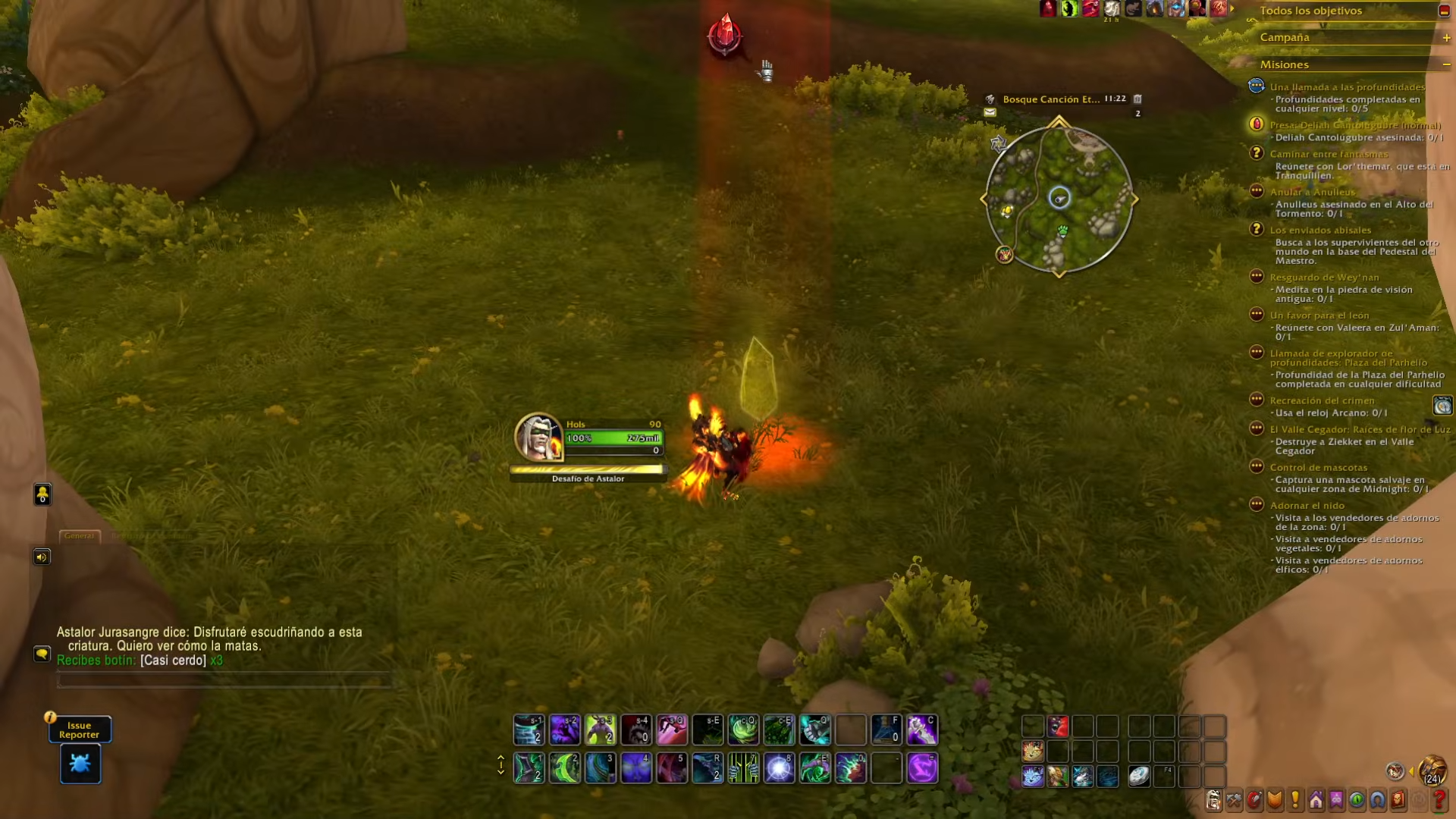Switch to the General chat tab

point(80,535)
